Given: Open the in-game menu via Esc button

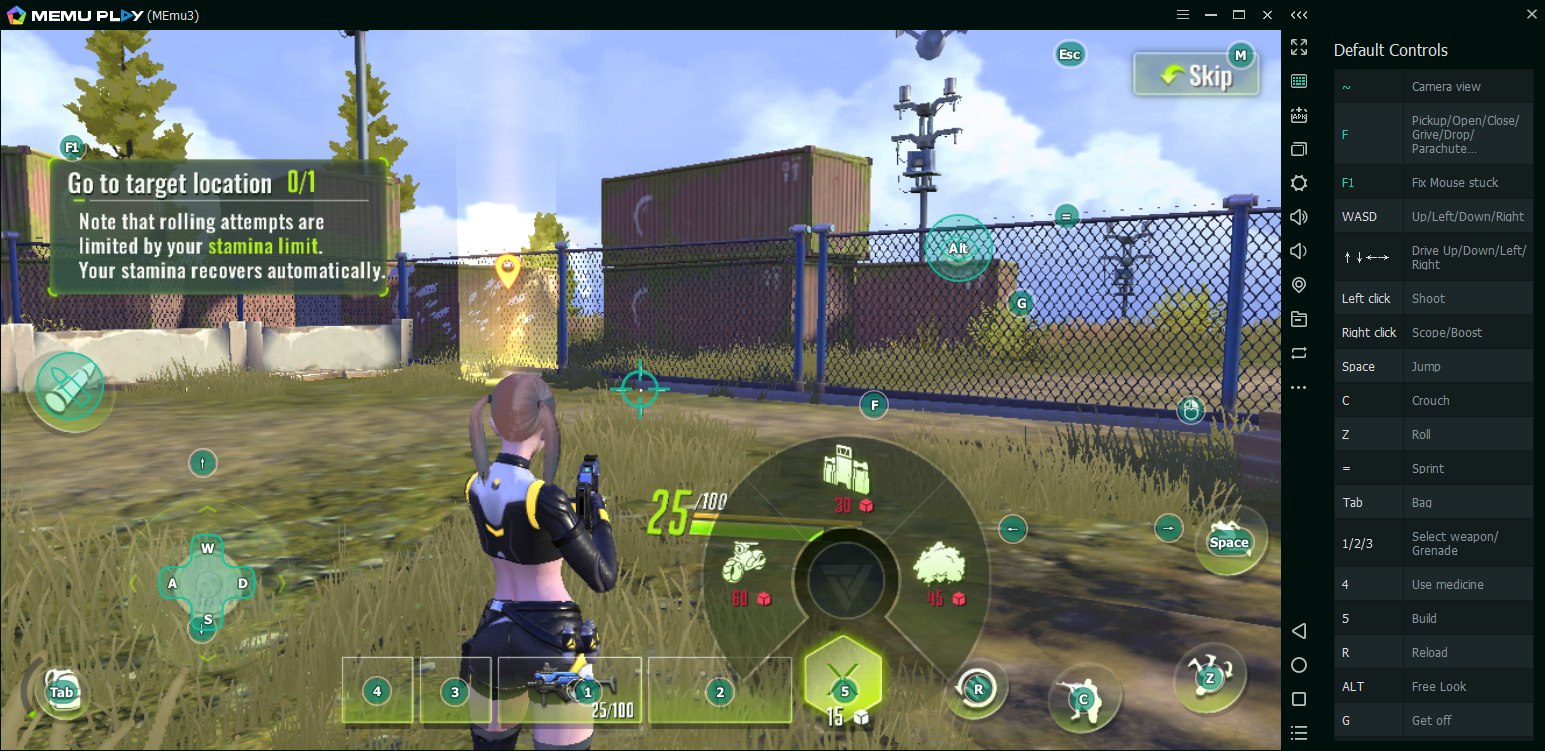Looking at the screenshot, I should [1069, 54].
